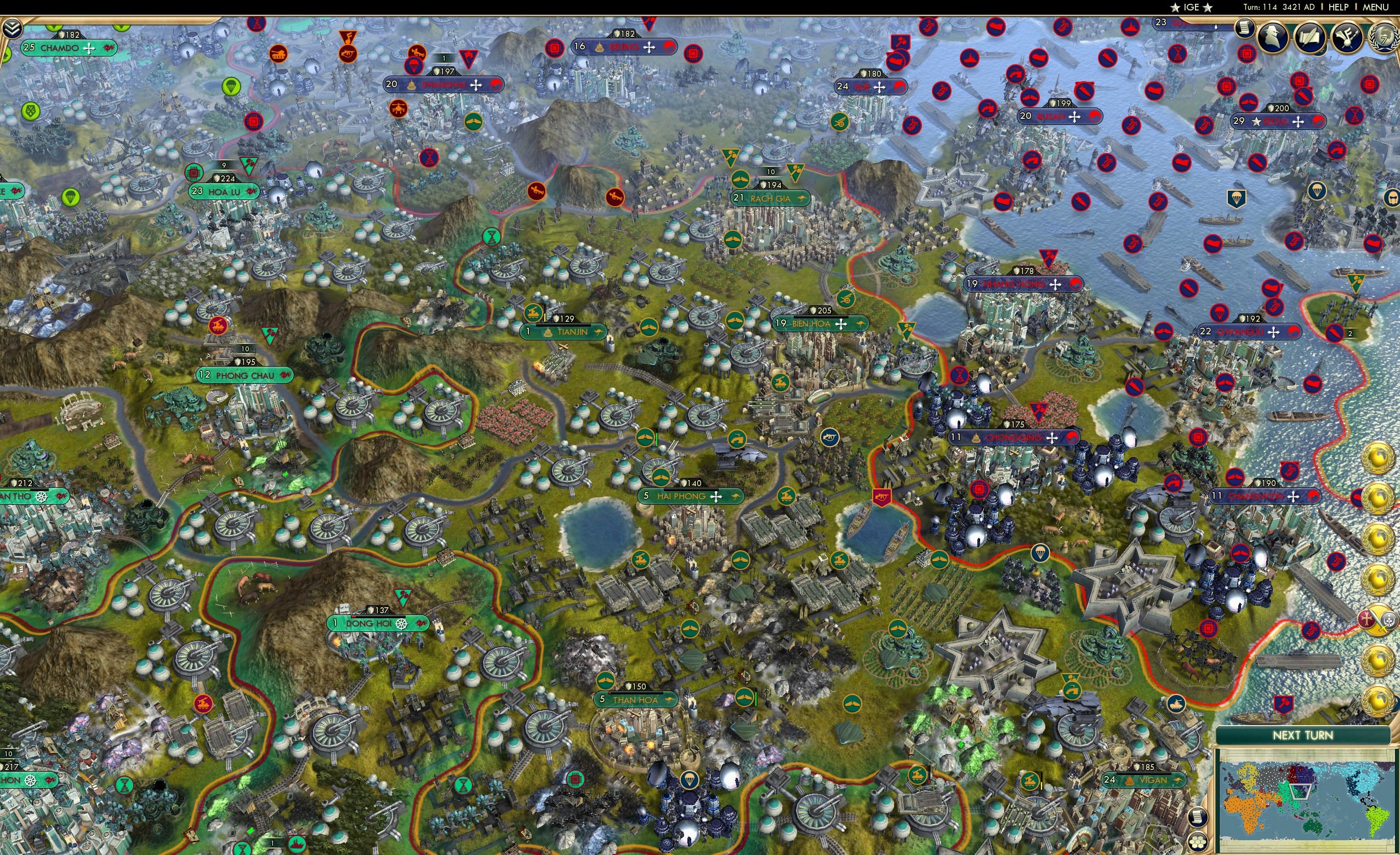Expand Chamdo's city banner plus icon
The width and height of the screenshot is (1400, 855).
click(x=89, y=48)
